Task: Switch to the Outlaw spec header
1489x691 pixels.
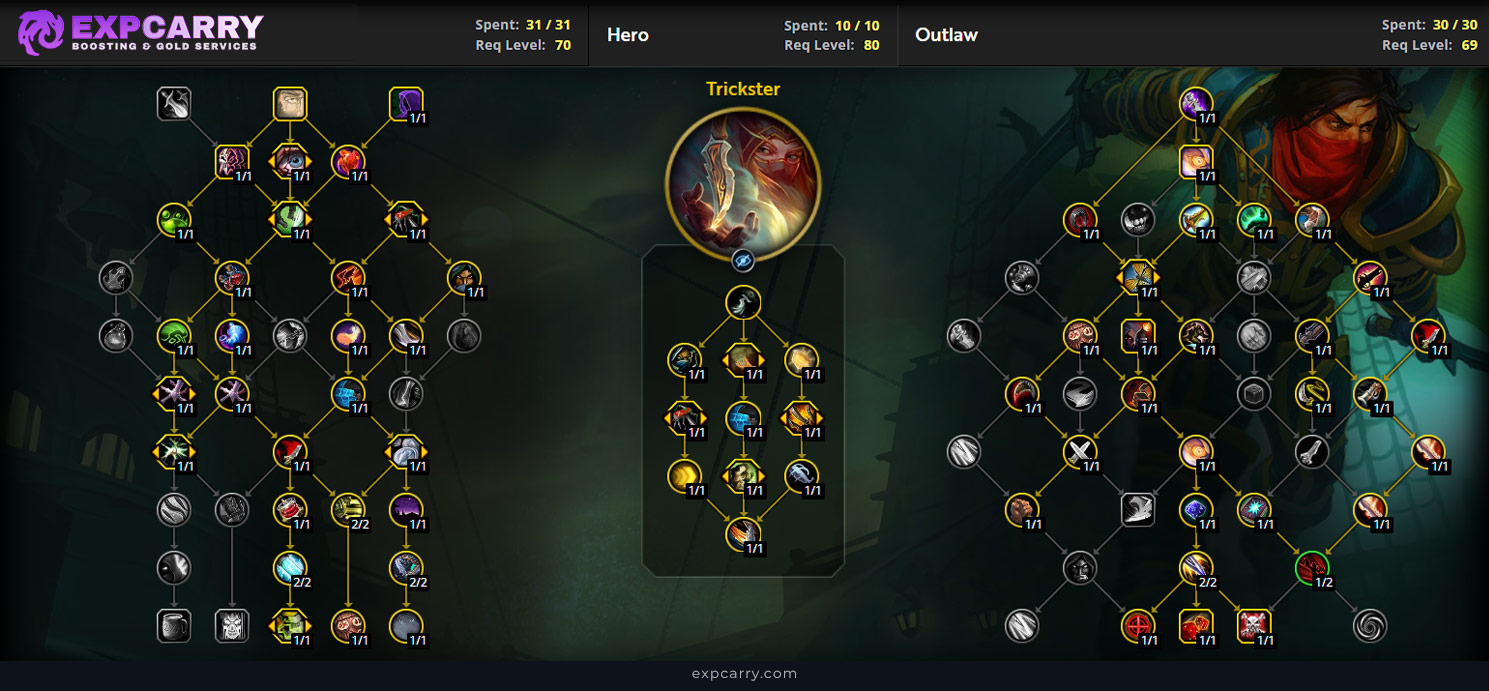Action: [x=946, y=35]
